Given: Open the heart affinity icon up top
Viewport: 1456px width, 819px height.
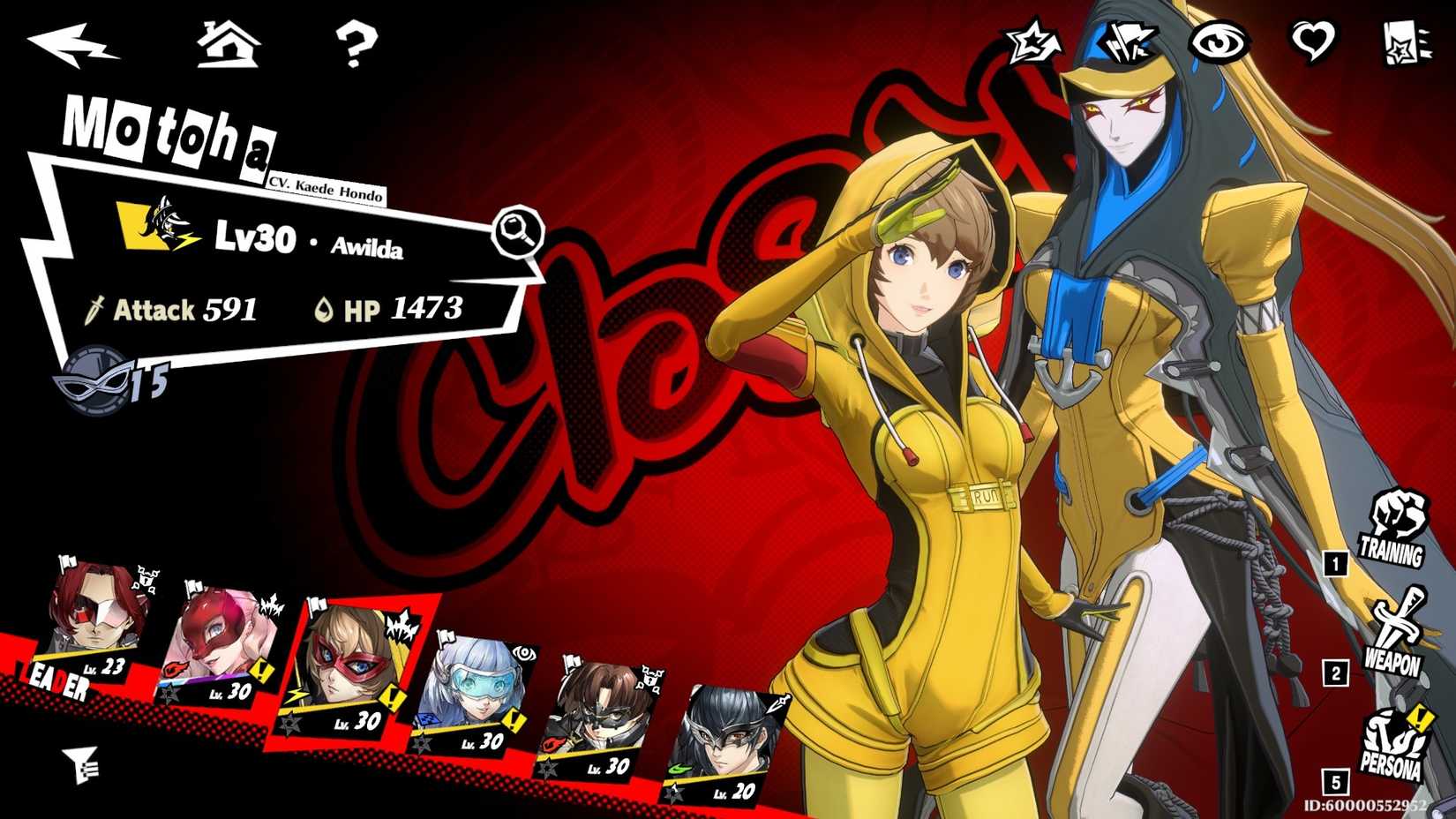Looking at the screenshot, I should point(1315,40).
